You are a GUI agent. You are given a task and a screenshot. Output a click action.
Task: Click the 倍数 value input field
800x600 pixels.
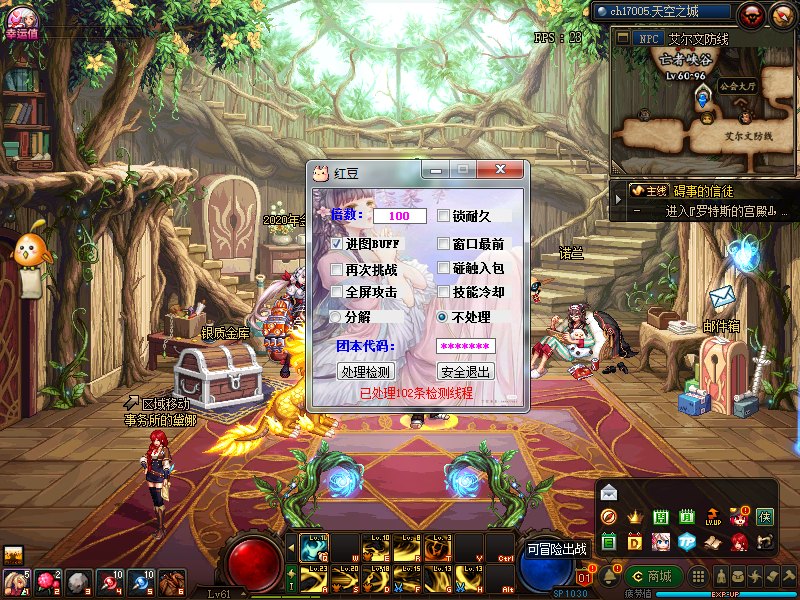pyautogui.click(x=400, y=216)
